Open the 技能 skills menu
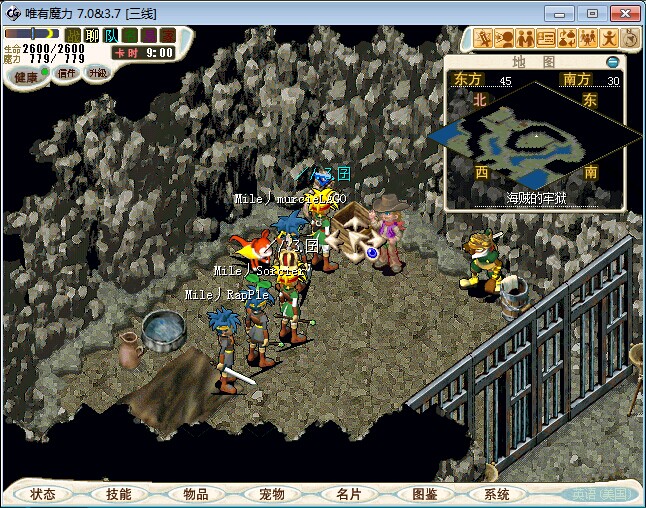Image resolution: width=646 pixels, height=508 pixels. (x=119, y=494)
